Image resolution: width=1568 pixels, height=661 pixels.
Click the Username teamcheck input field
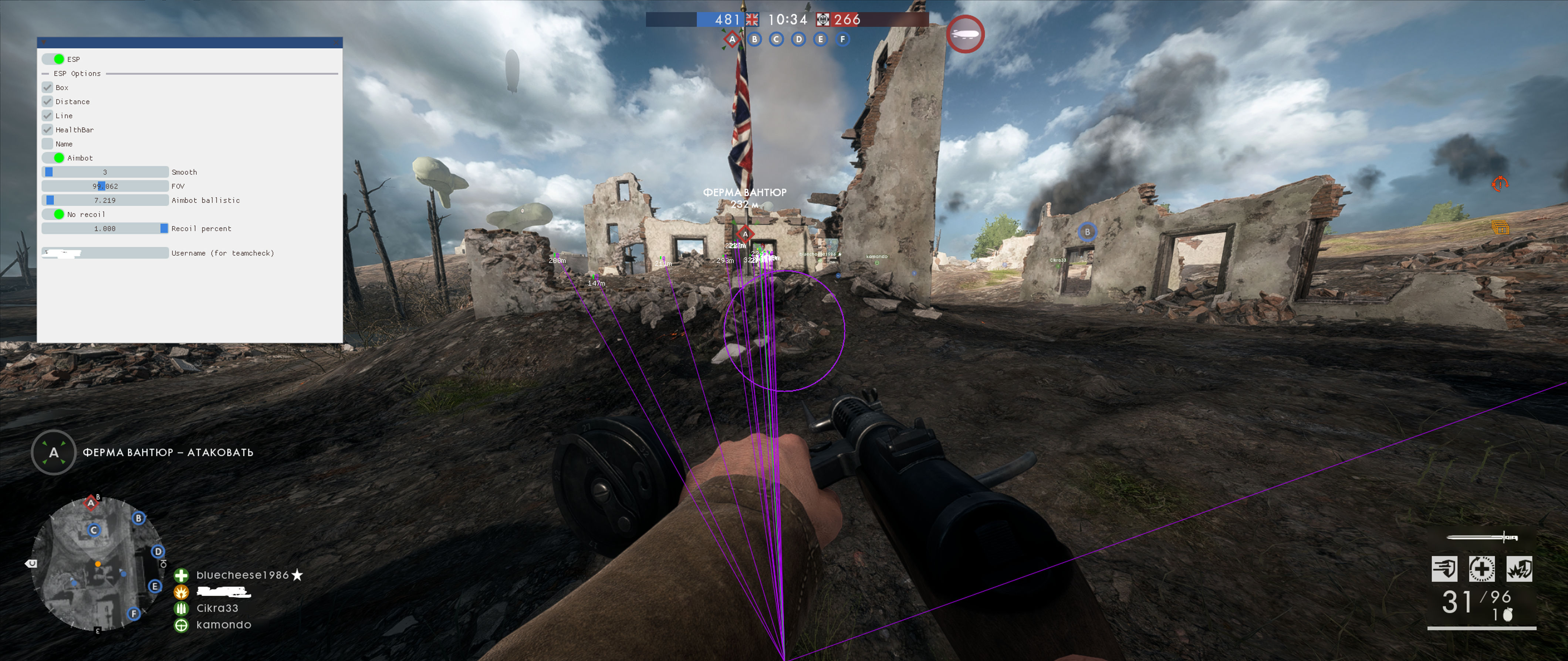coord(105,253)
